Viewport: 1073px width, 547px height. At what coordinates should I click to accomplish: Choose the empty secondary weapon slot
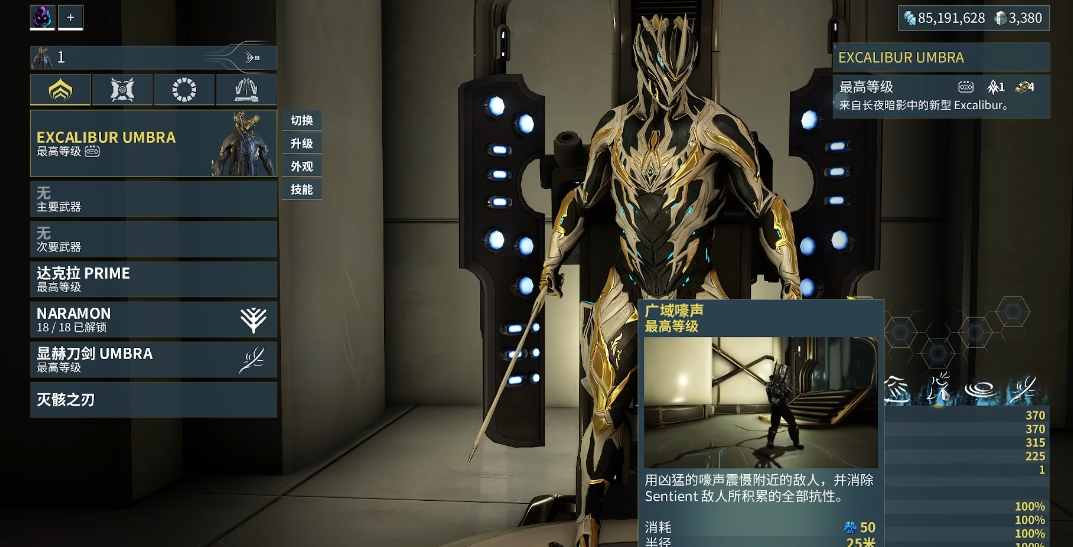(x=153, y=239)
